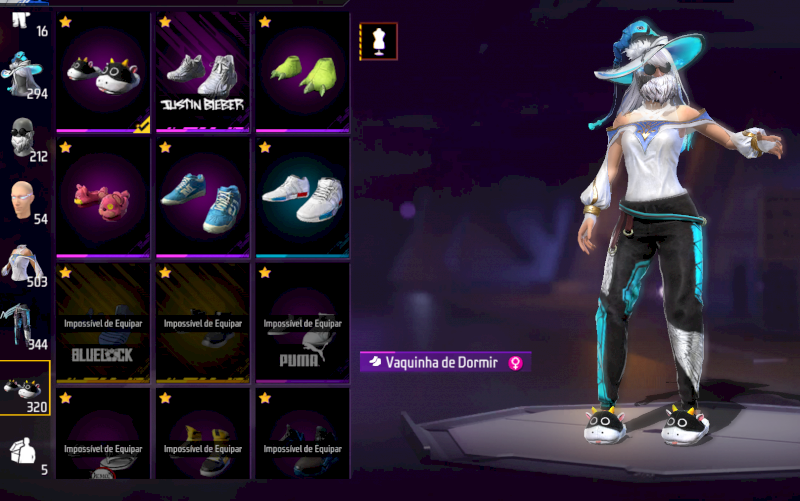Select the green monster claw shoes
The width and height of the screenshot is (800, 501).
pos(301,72)
